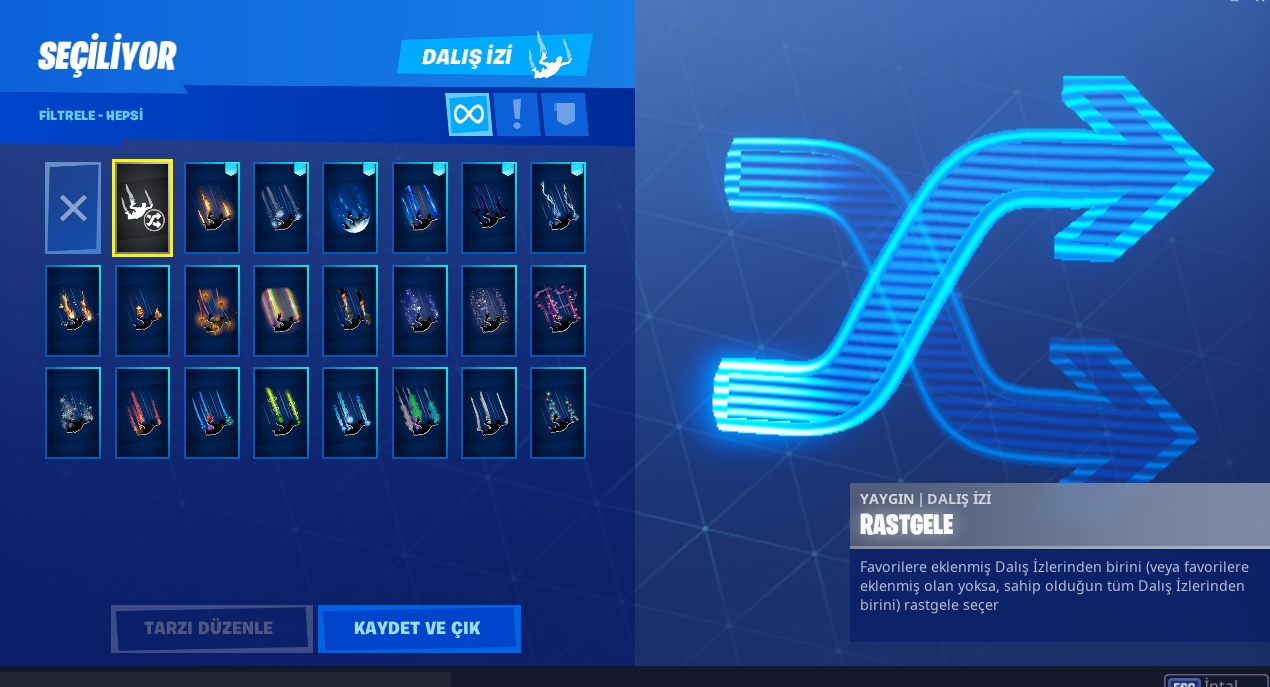Select the thick blue beams contrail
This screenshot has width=1270, height=687.
pos(419,208)
